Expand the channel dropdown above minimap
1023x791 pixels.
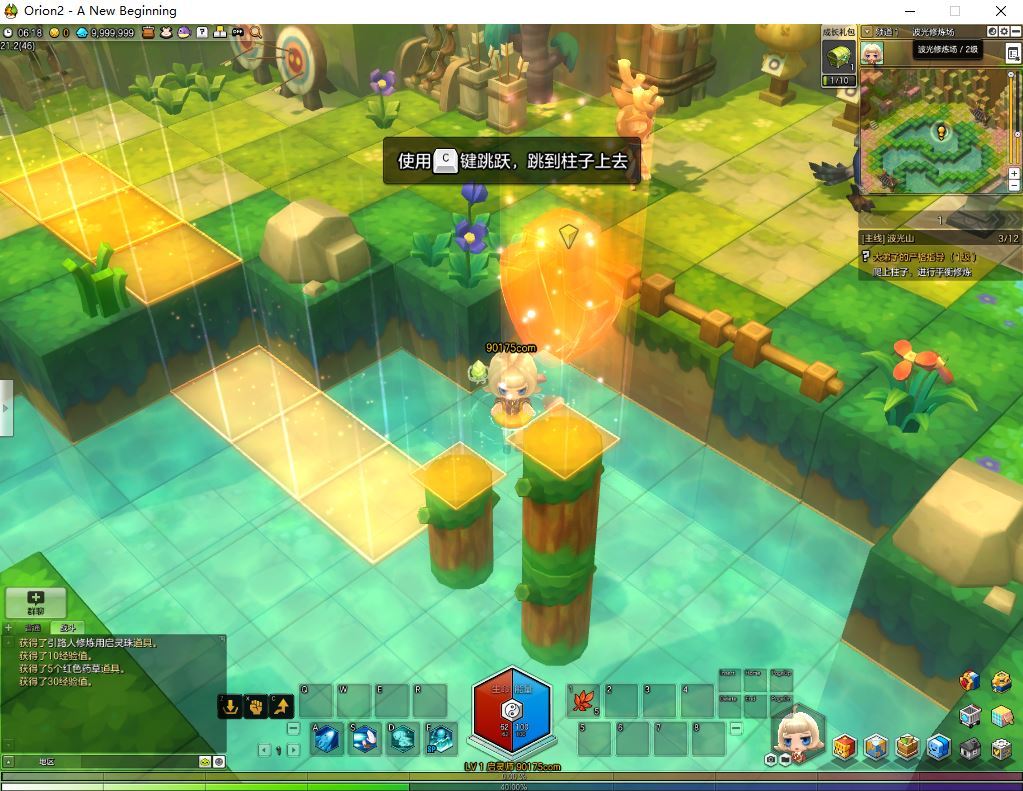pos(867,32)
